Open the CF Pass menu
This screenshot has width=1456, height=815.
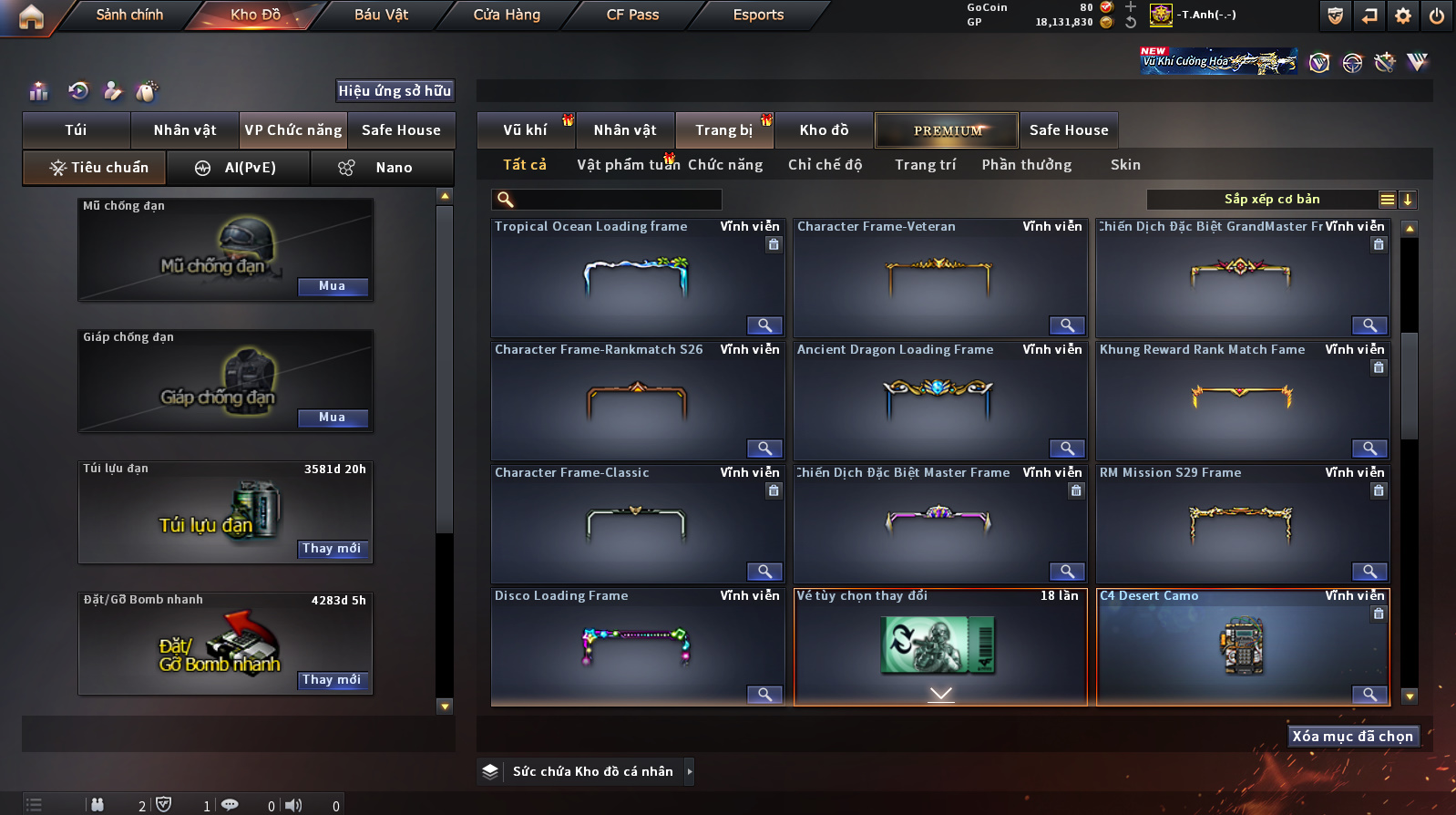tap(632, 15)
